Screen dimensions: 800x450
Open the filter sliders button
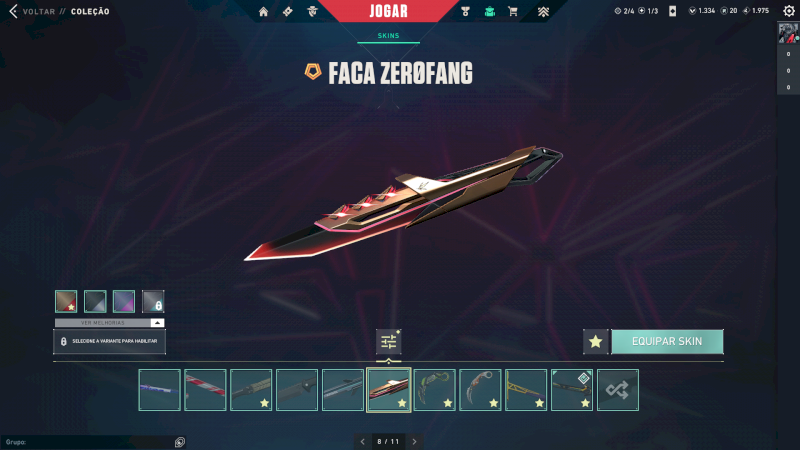(389, 342)
